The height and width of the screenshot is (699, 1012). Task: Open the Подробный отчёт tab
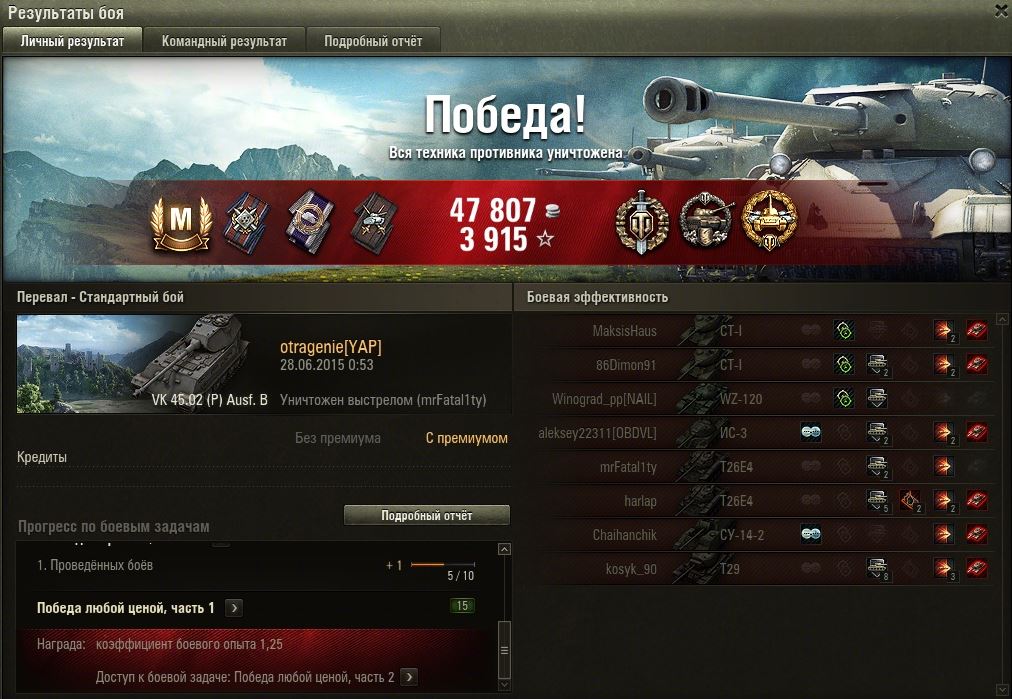[373, 41]
